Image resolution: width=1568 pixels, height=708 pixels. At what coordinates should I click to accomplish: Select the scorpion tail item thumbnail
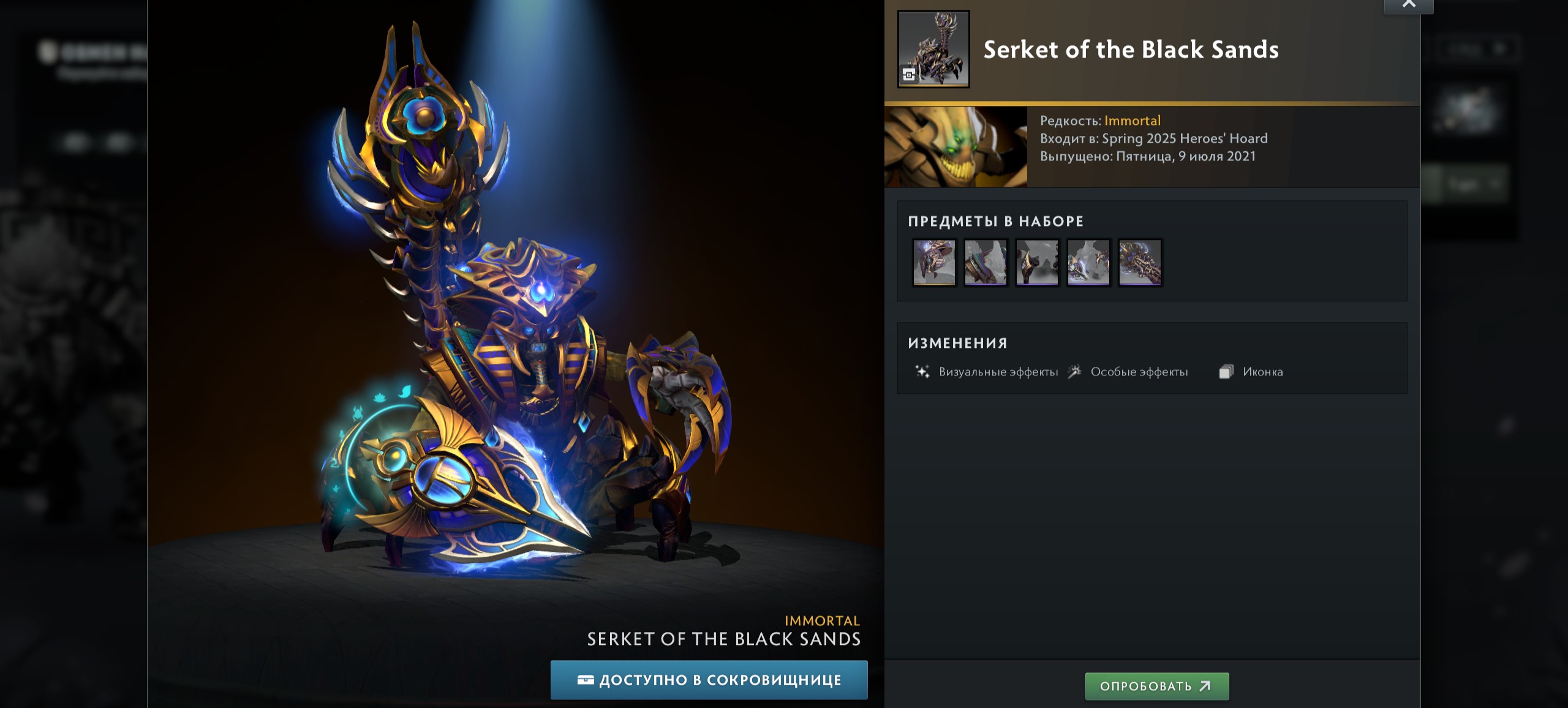tap(1140, 262)
